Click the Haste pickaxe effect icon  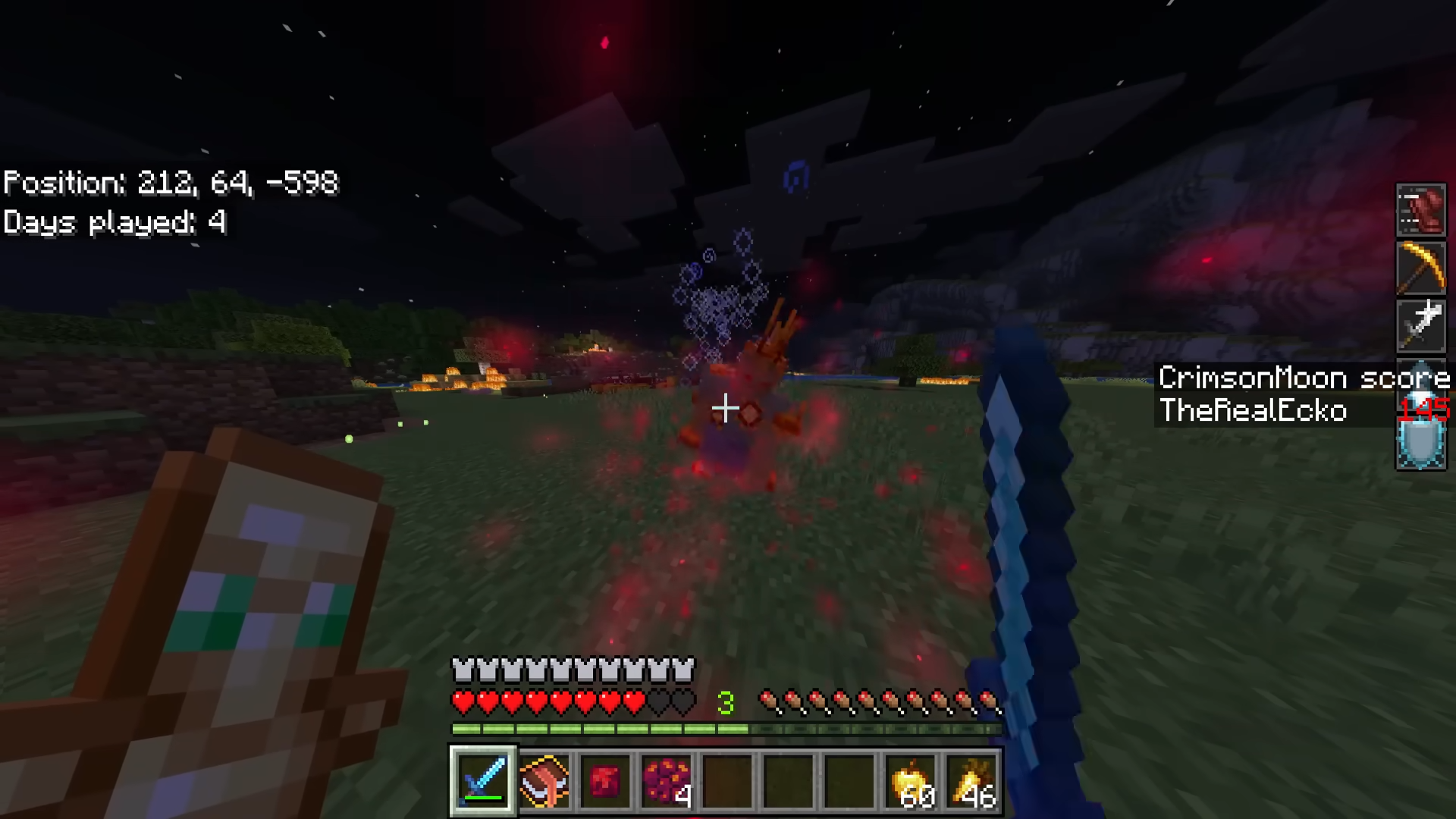pyautogui.click(x=1421, y=268)
